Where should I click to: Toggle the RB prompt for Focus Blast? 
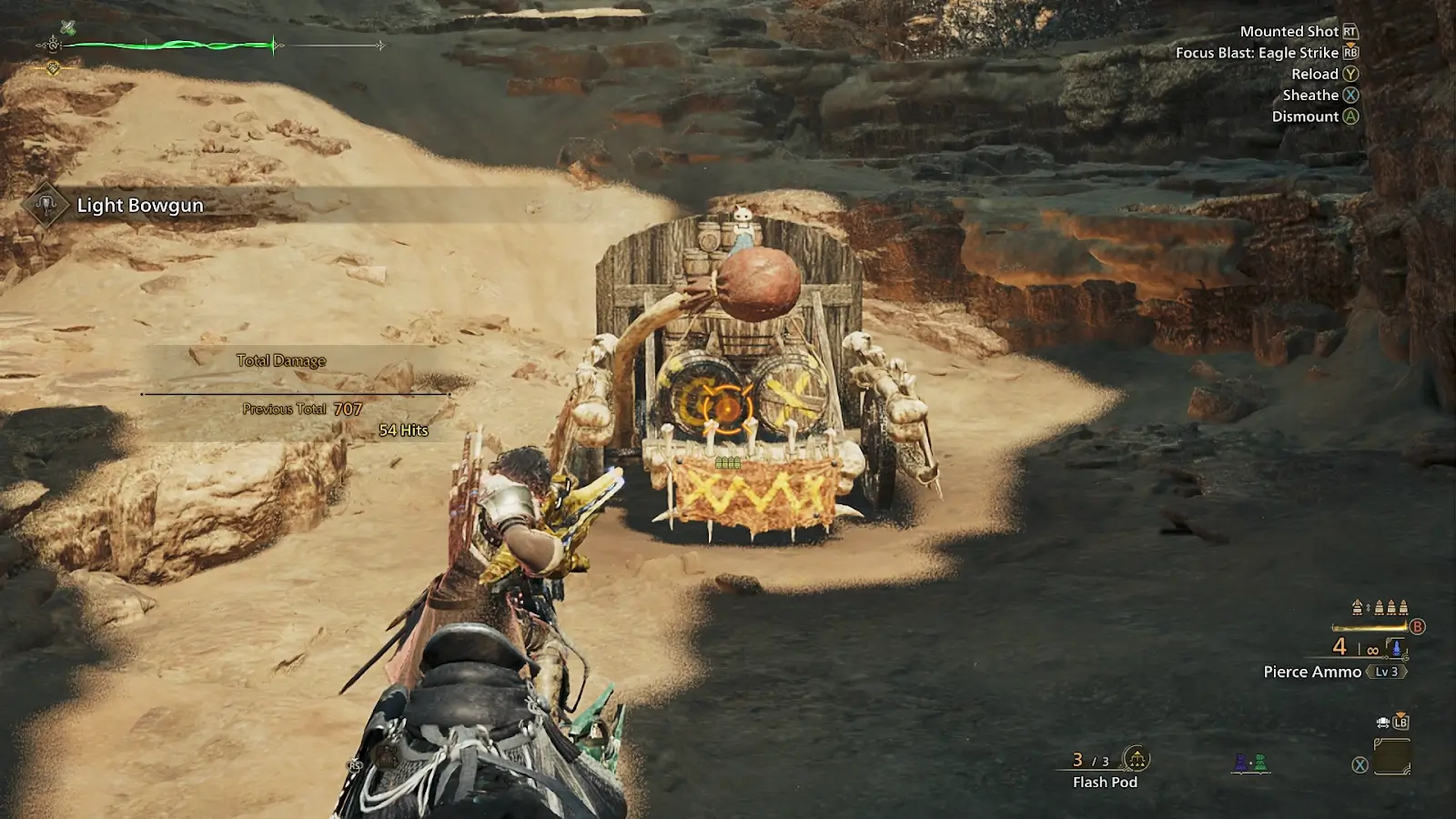[1350, 54]
